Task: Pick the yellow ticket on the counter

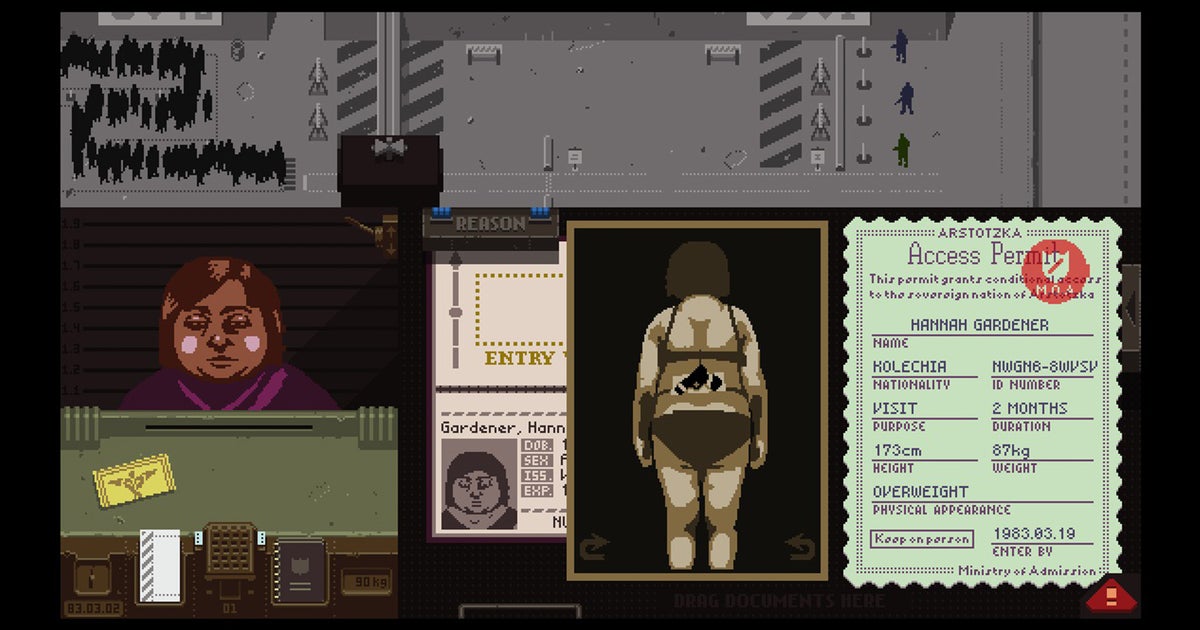Action: coord(134,479)
